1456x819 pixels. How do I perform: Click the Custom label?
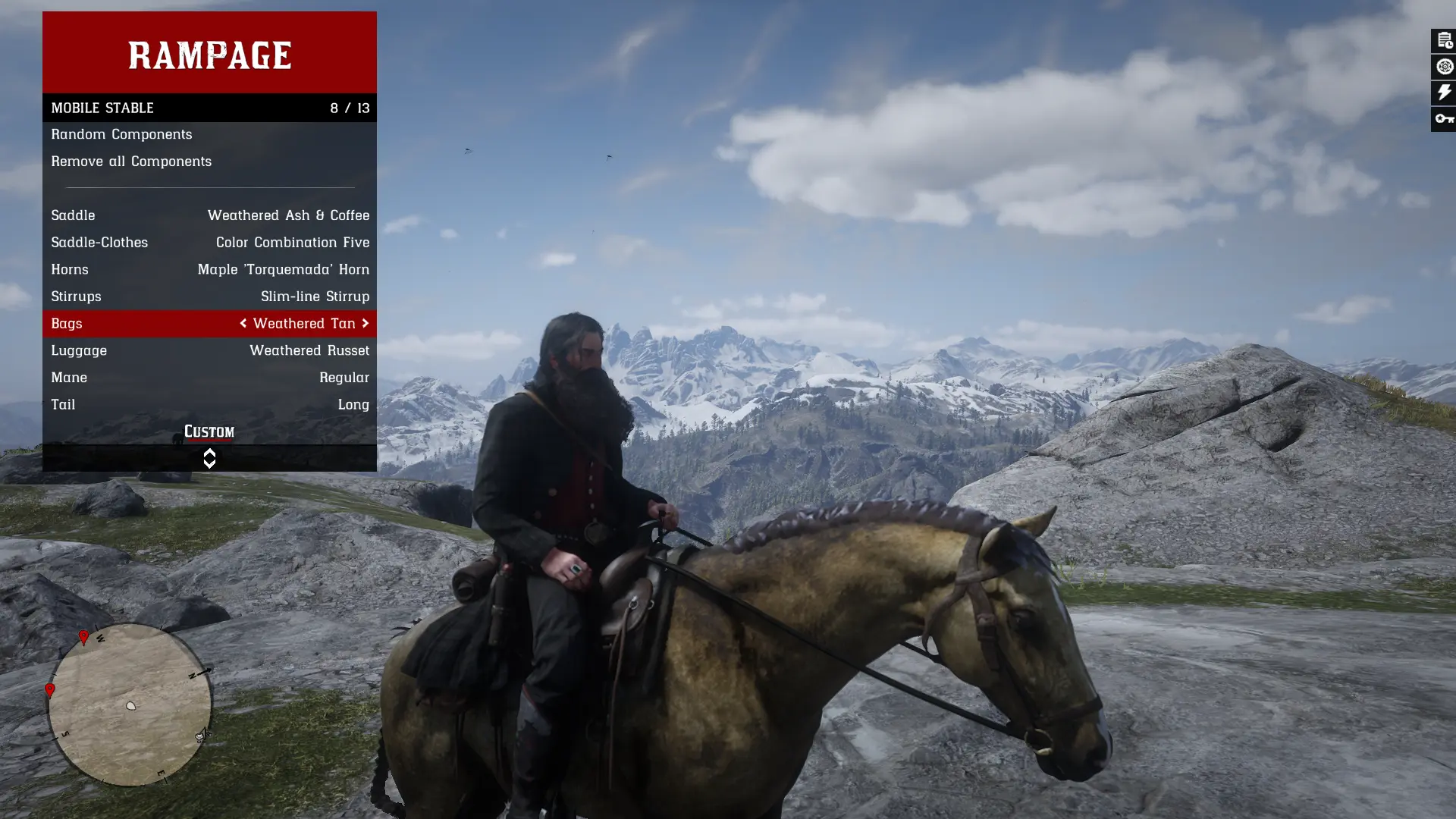tap(209, 431)
